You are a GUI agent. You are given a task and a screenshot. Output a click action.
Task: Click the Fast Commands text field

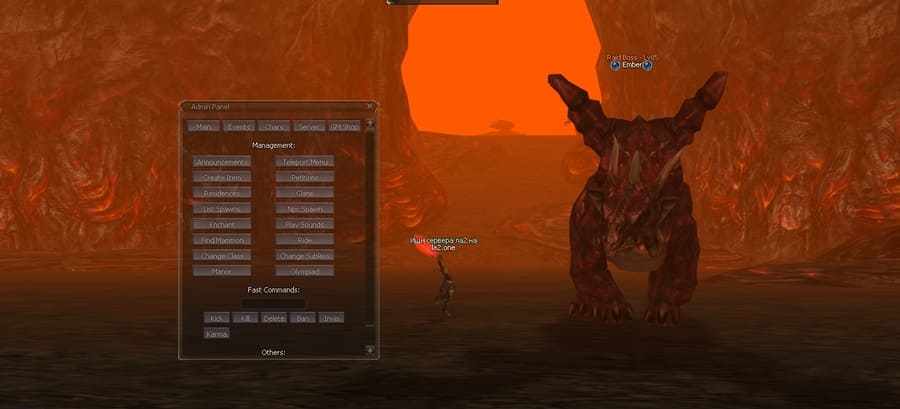point(273,303)
